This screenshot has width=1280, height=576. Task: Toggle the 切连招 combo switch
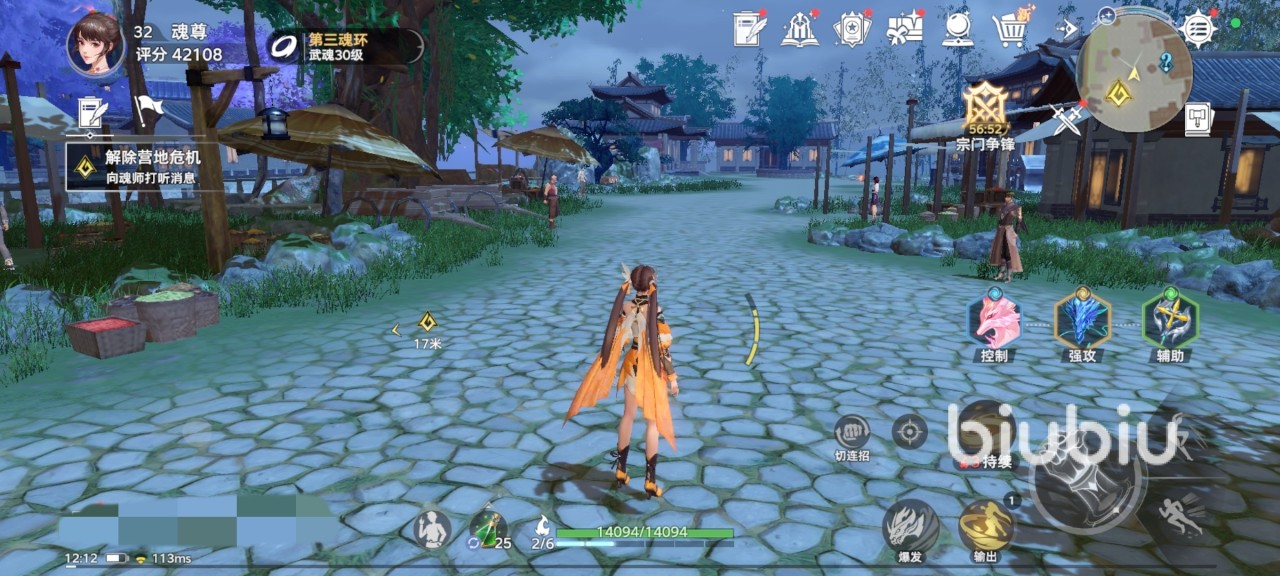(852, 433)
